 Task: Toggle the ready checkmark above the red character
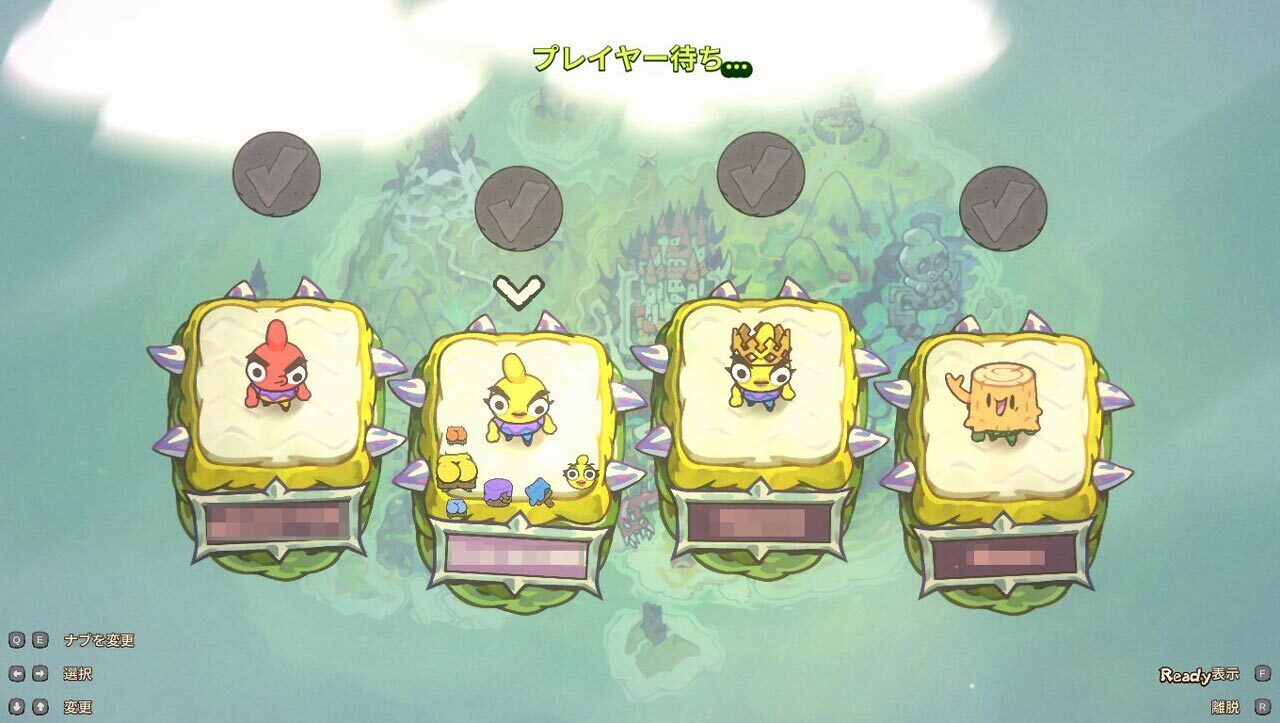tap(276, 175)
